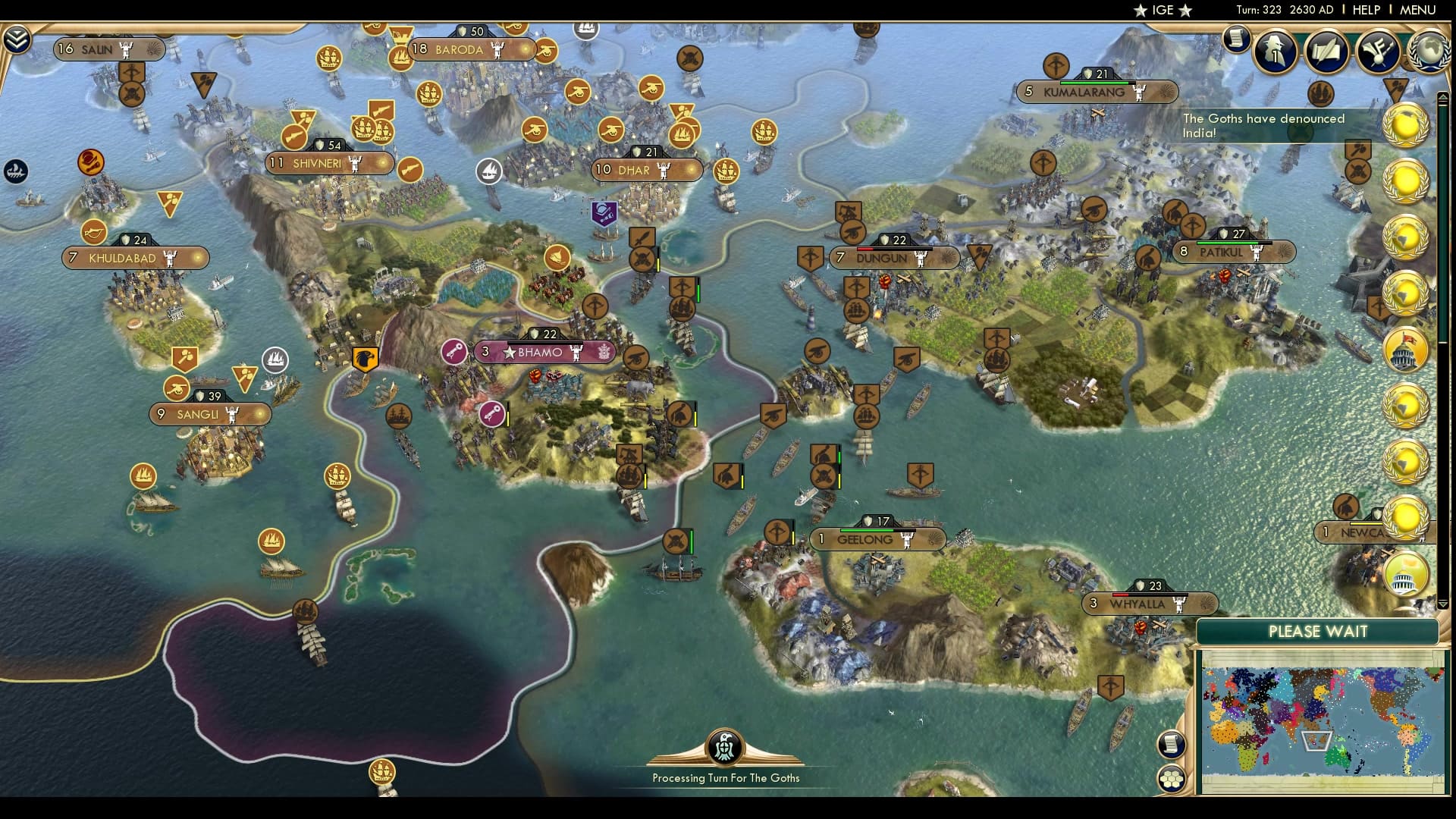
Task: Open the Diplomacy Overview quill-and-scroll icon
Action: point(1326,52)
